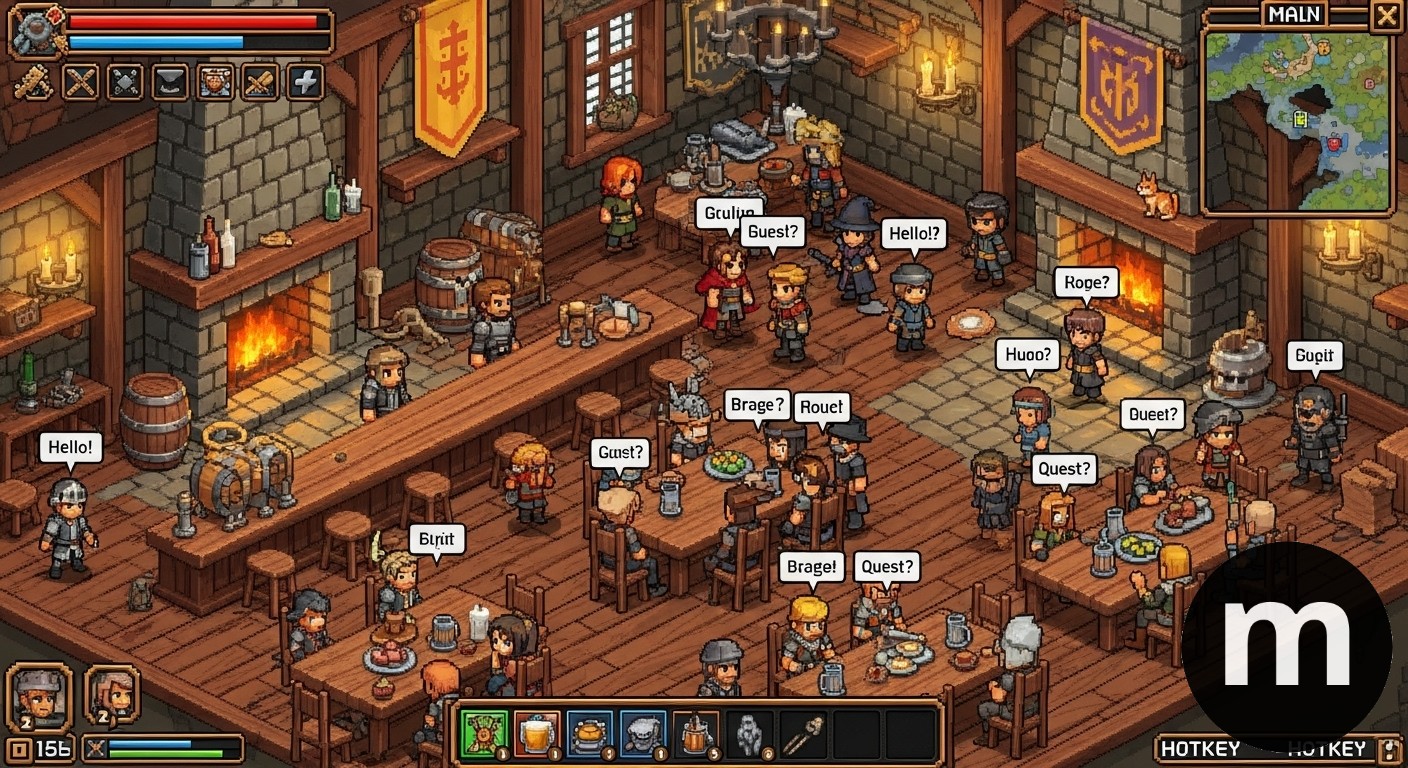Open the anvil crafting icon
Image resolution: width=1408 pixels, height=768 pixels.
point(170,81)
